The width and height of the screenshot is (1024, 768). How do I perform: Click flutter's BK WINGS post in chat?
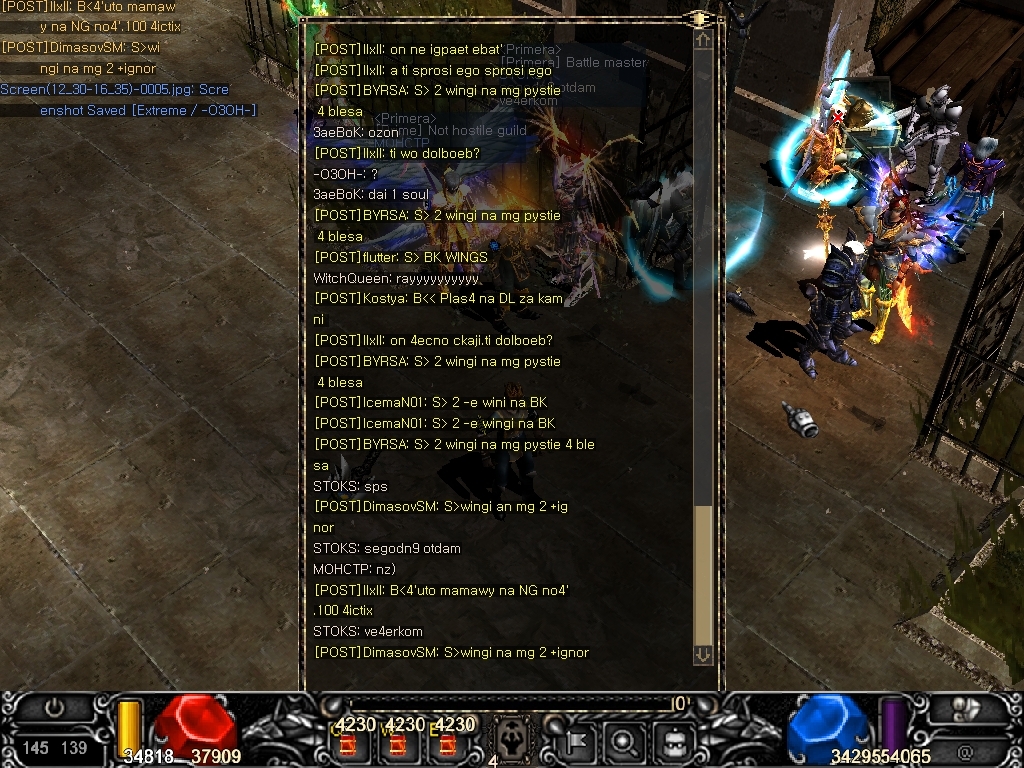pos(401,257)
